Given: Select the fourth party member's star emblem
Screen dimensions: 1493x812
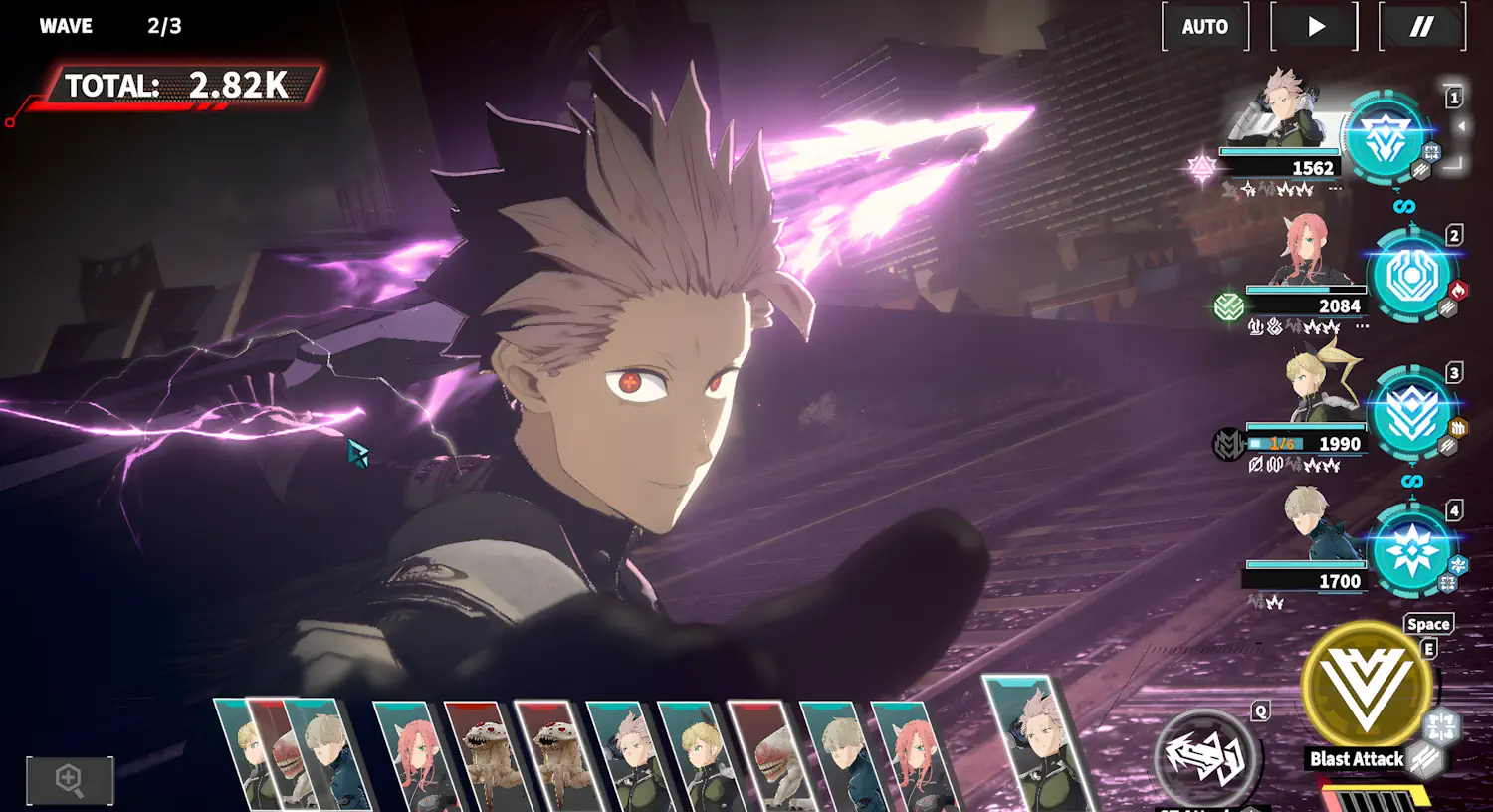Looking at the screenshot, I should (x=1411, y=551).
